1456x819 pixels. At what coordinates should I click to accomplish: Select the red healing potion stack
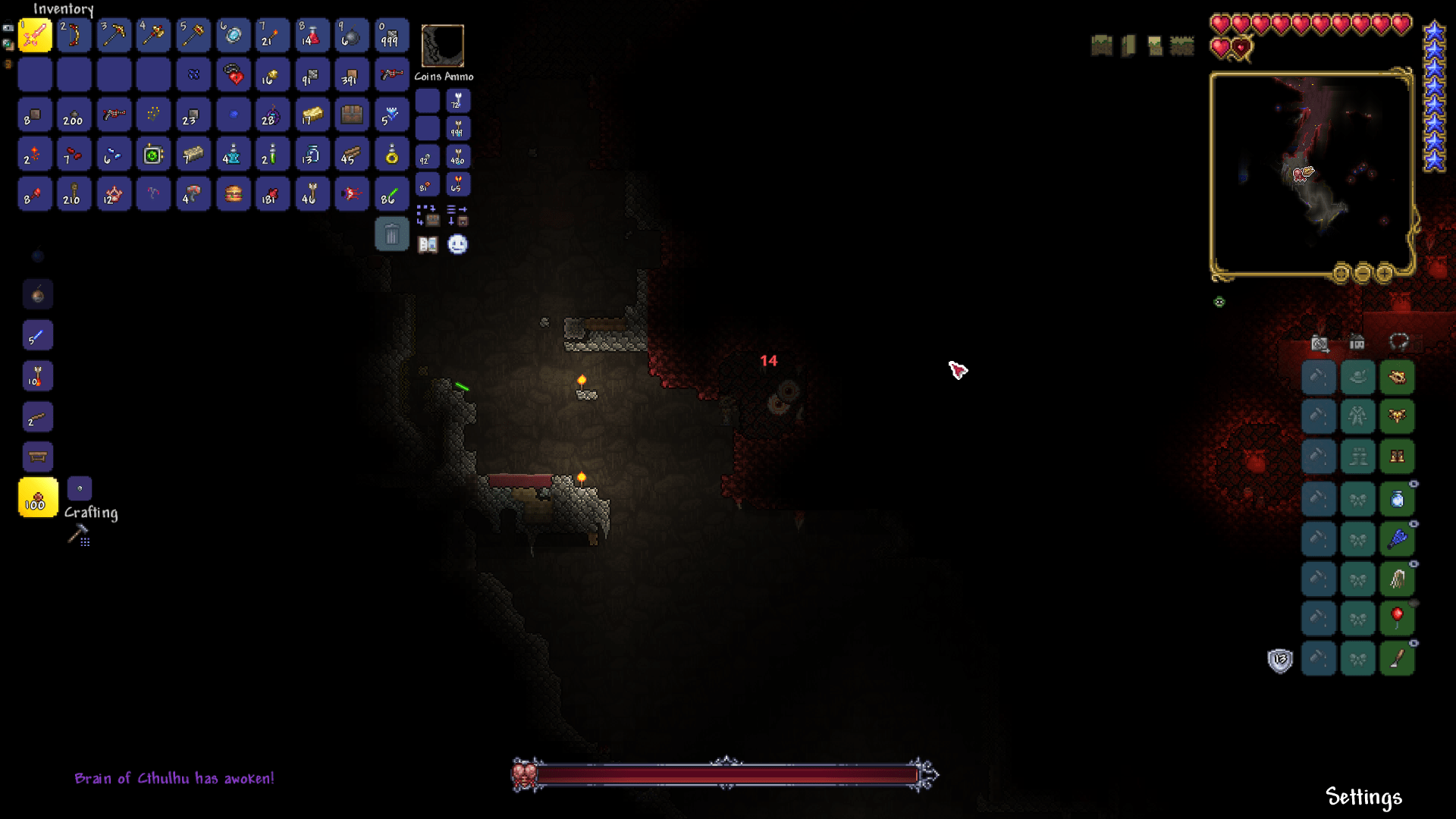312,36
